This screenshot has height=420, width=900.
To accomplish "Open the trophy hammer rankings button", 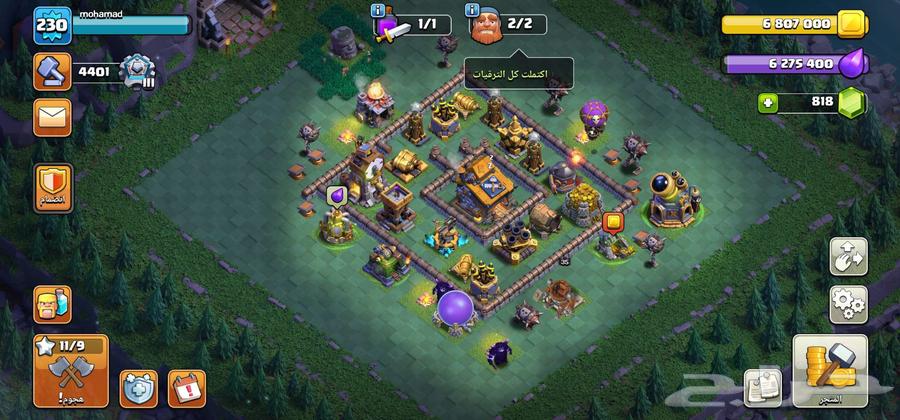I will (x=52, y=71).
